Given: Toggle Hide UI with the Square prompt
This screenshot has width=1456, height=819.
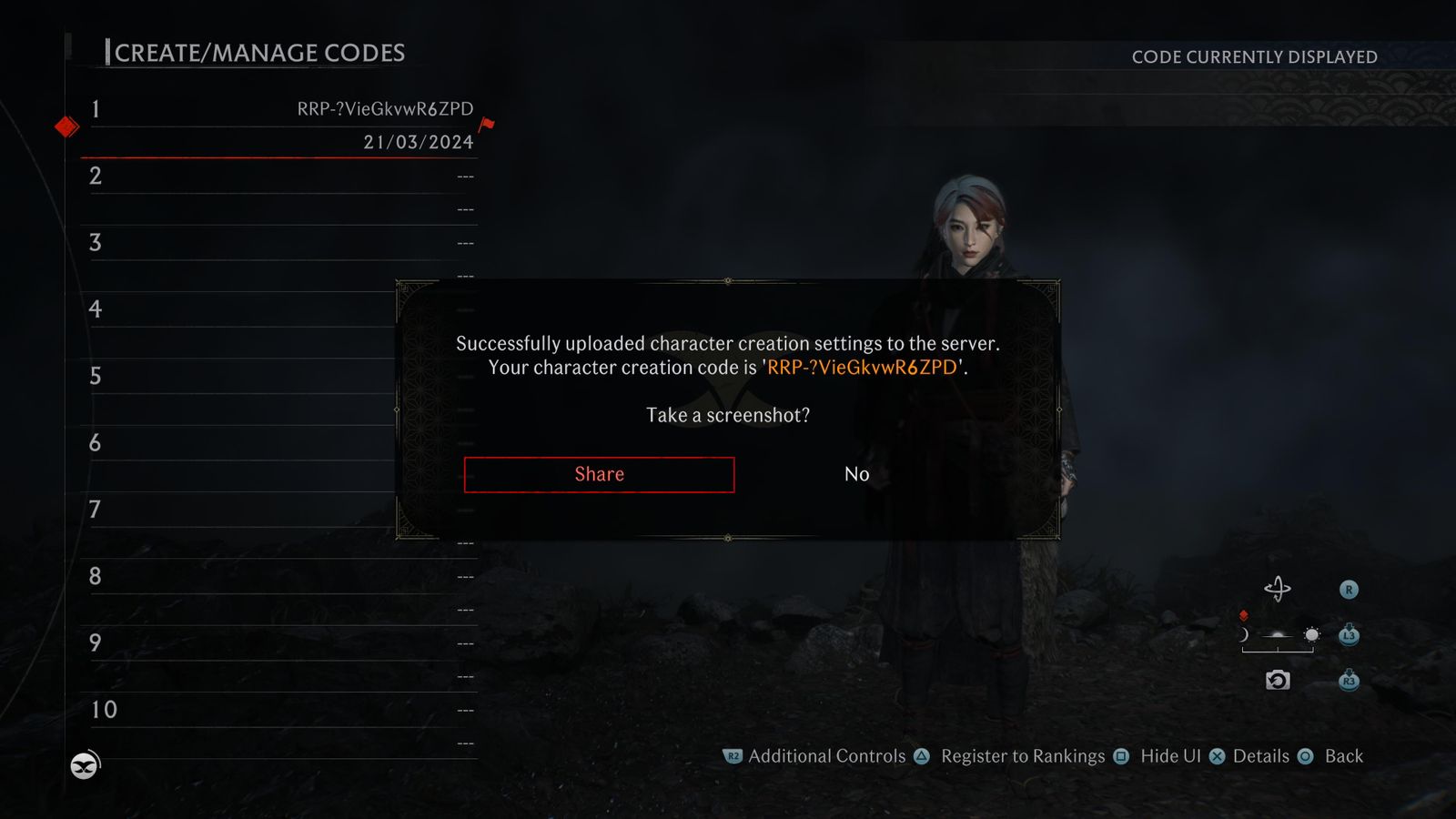Looking at the screenshot, I should pos(1119,756).
